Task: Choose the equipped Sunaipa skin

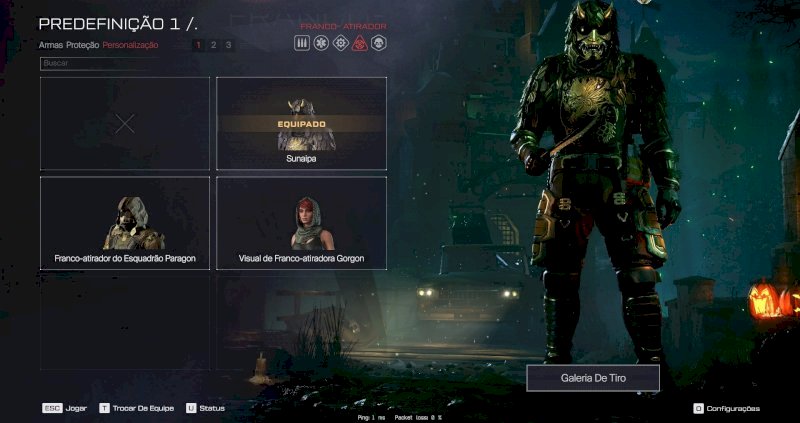Action: coord(301,123)
